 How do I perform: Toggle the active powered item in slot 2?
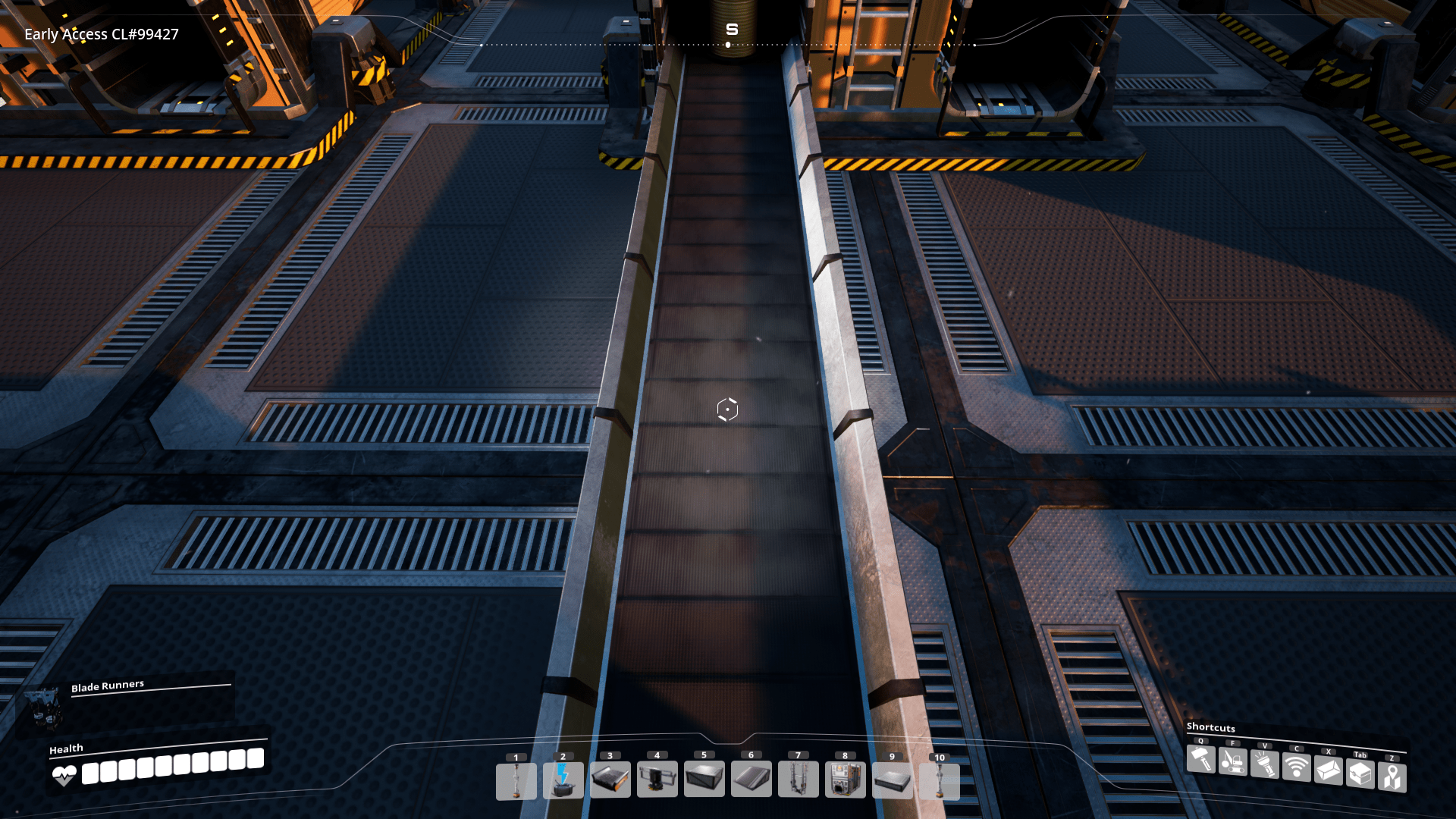tap(563, 781)
